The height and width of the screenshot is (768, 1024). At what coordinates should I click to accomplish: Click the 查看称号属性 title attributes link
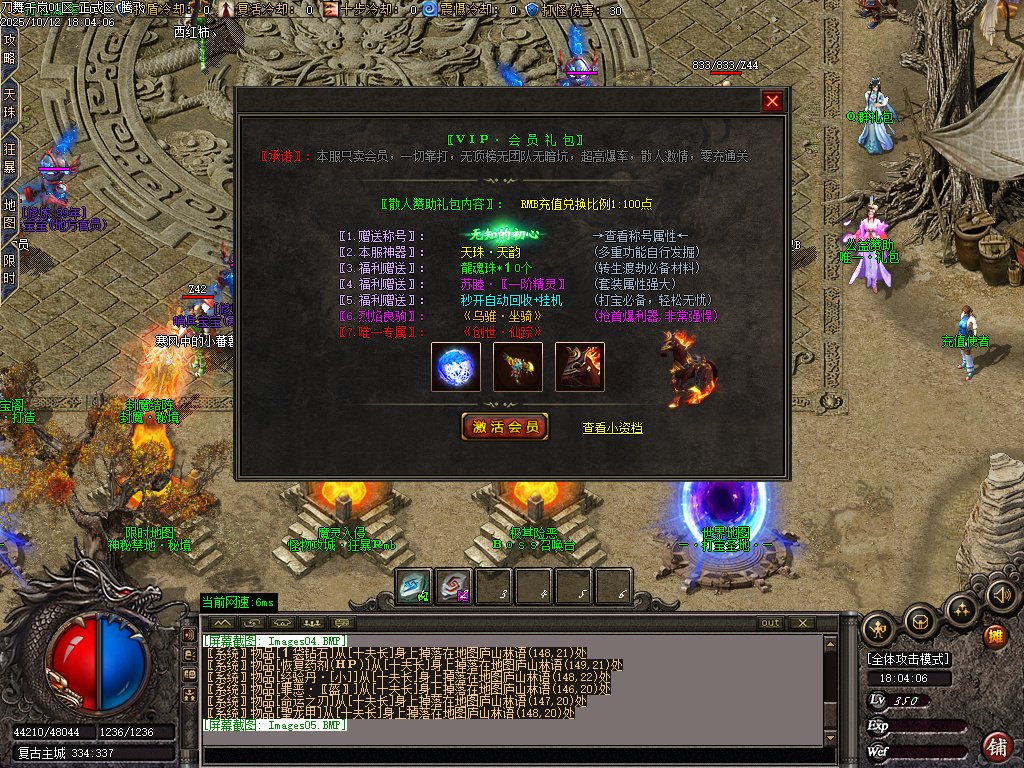642,236
